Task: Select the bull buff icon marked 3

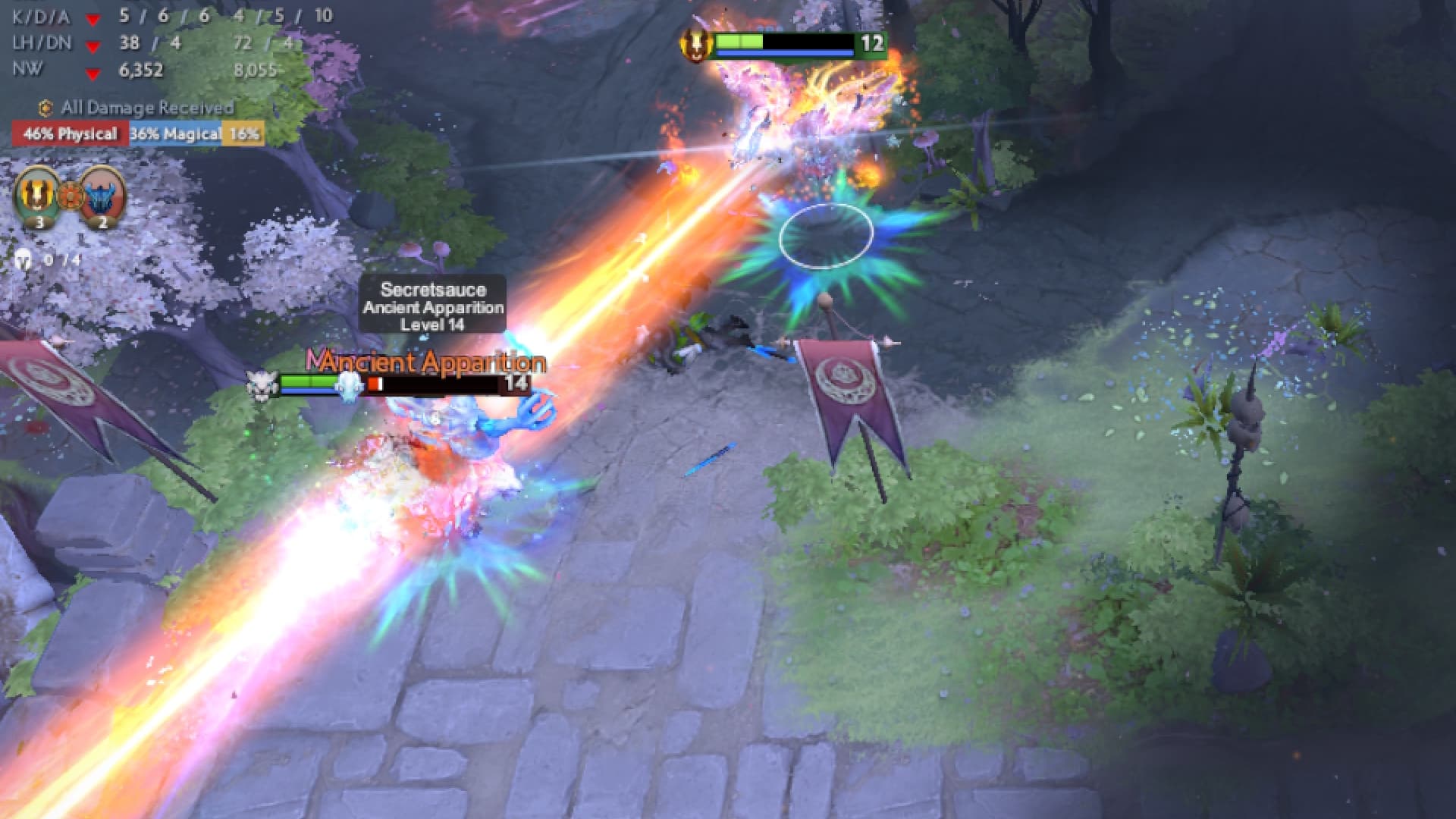Action: pos(36,196)
